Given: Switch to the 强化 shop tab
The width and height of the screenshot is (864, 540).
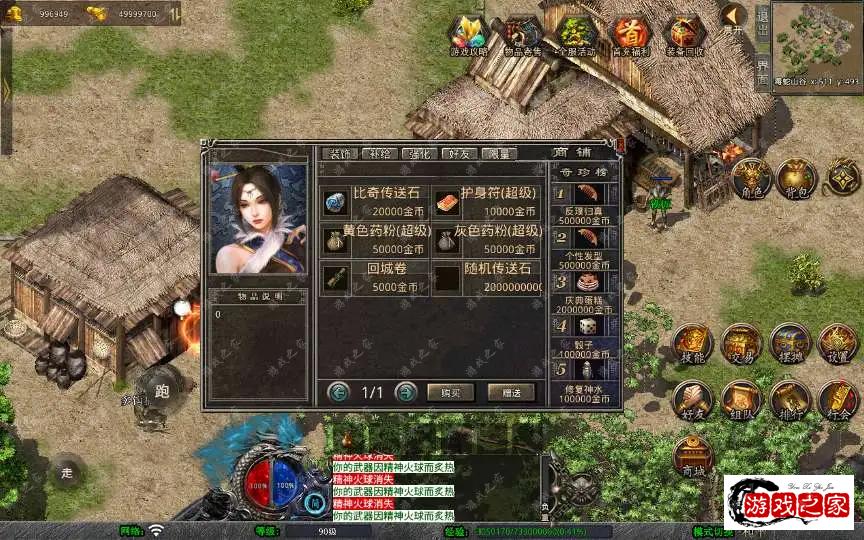Looking at the screenshot, I should [417, 154].
